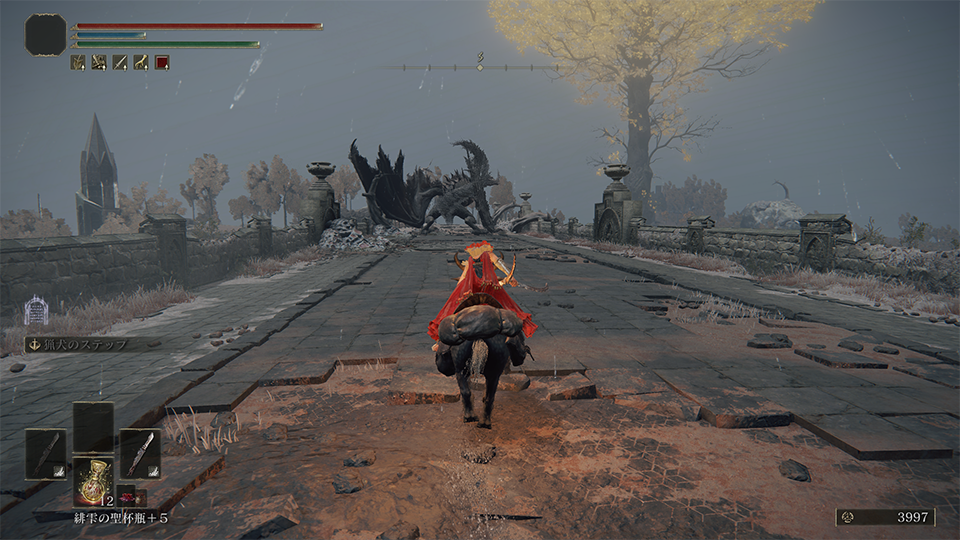Click the red square status buff icon
The height and width of the screenshot is (540, 960).
pos(162,62)
